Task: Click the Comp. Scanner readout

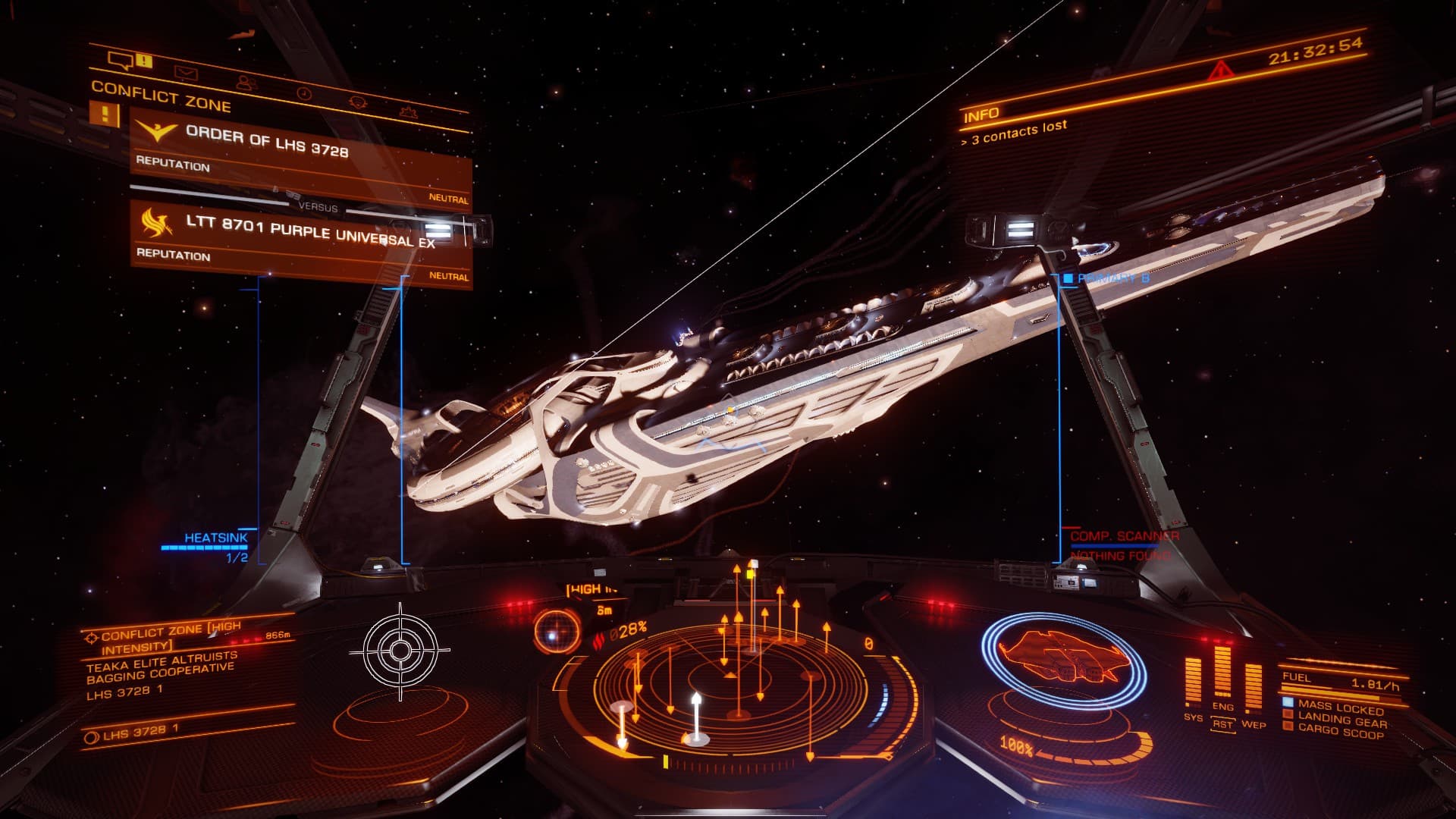Action: pyautogui.click(x=1124, y=537)
